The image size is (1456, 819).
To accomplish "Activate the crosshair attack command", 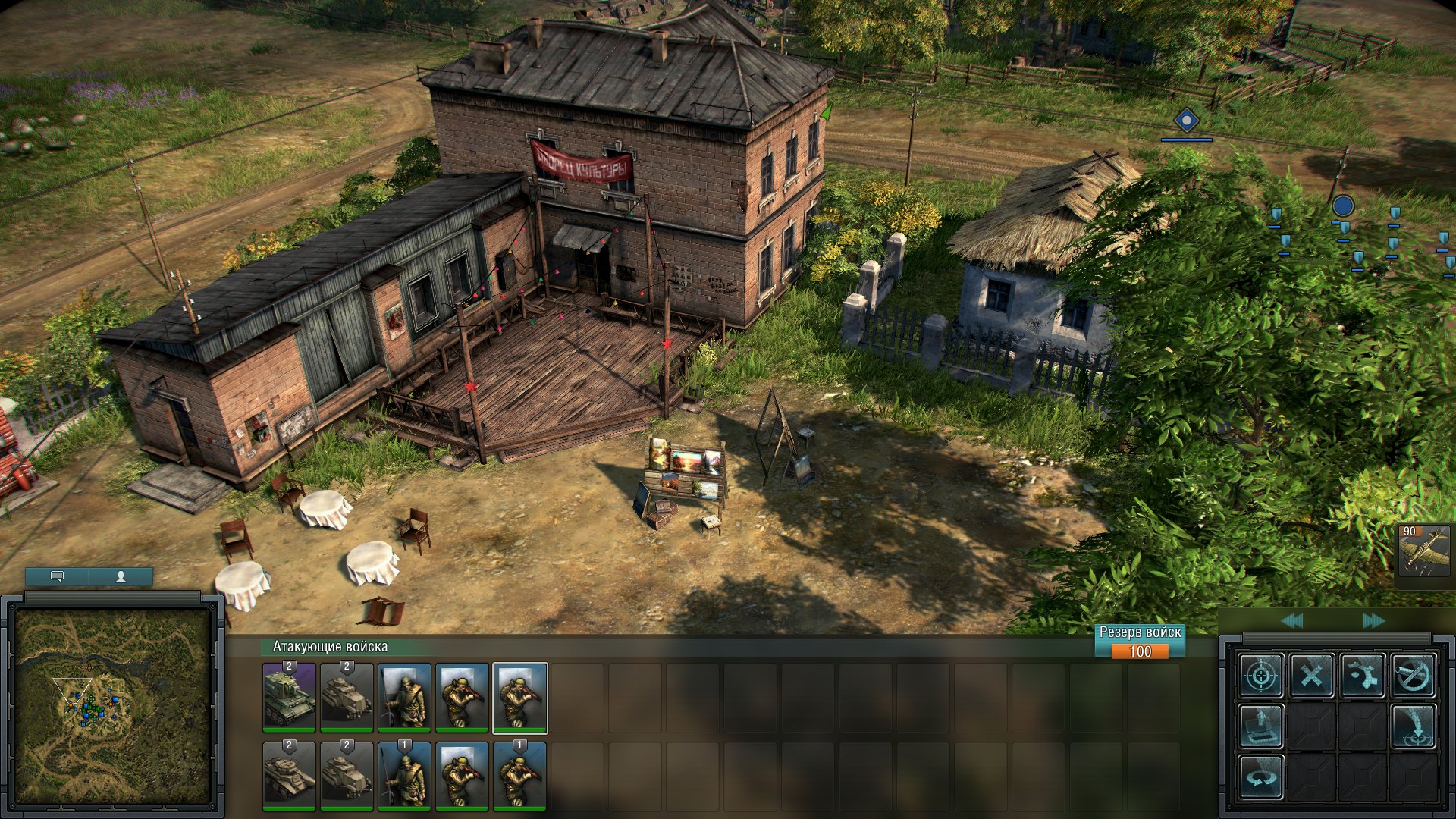I will pos(1261,675).
